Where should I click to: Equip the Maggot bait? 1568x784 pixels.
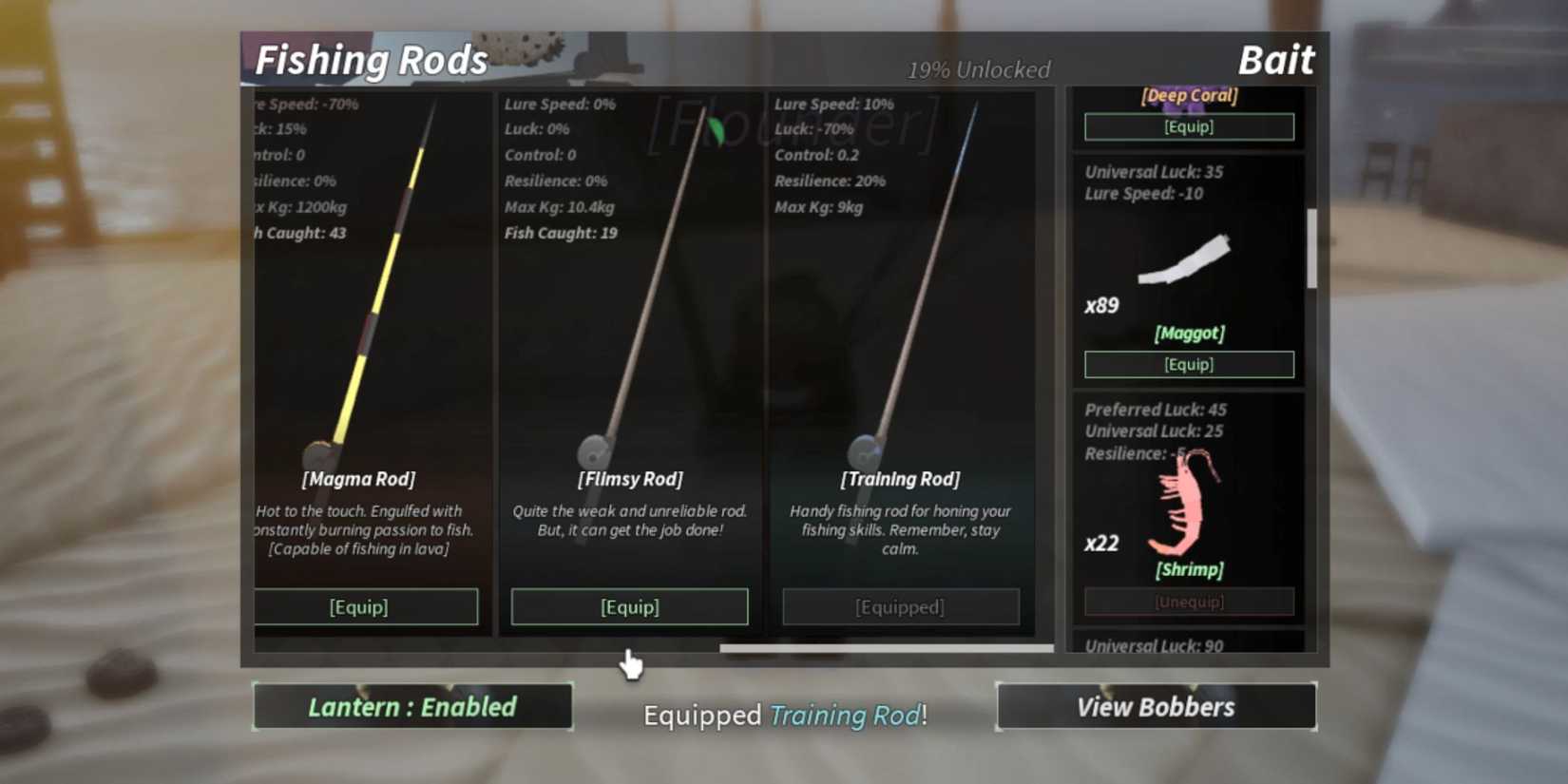click(1189, 364)
